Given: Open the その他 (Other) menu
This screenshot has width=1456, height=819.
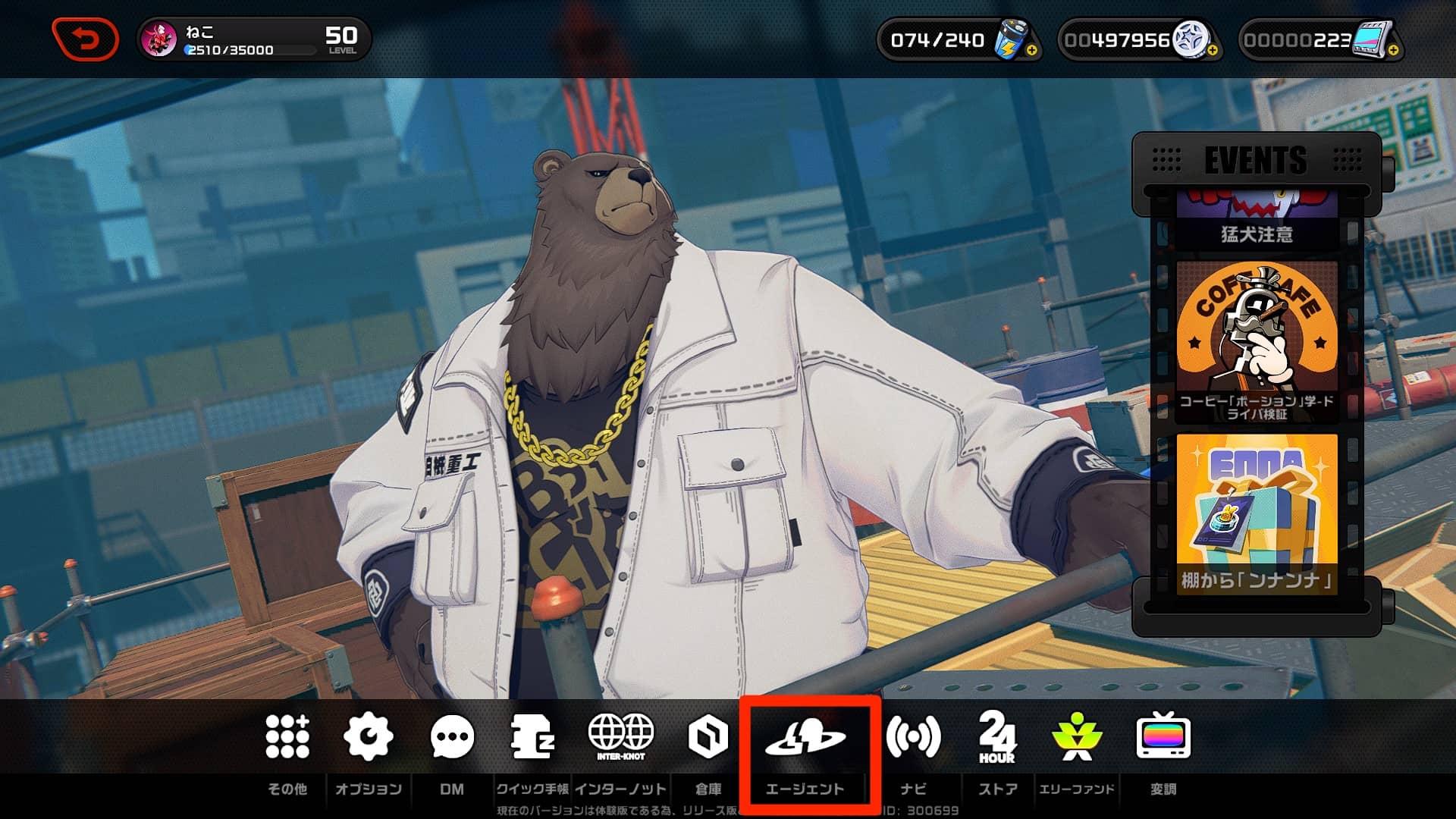Looking at the screenshot, I should tap(287, 736).
